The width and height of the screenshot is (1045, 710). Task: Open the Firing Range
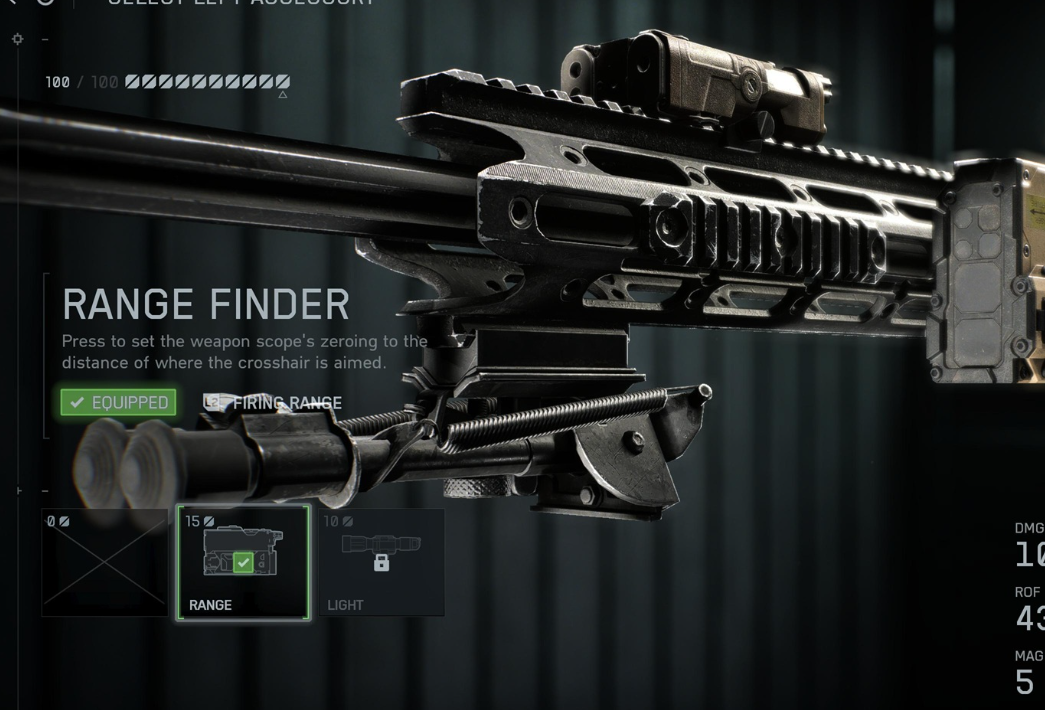[x=273, y=403]
